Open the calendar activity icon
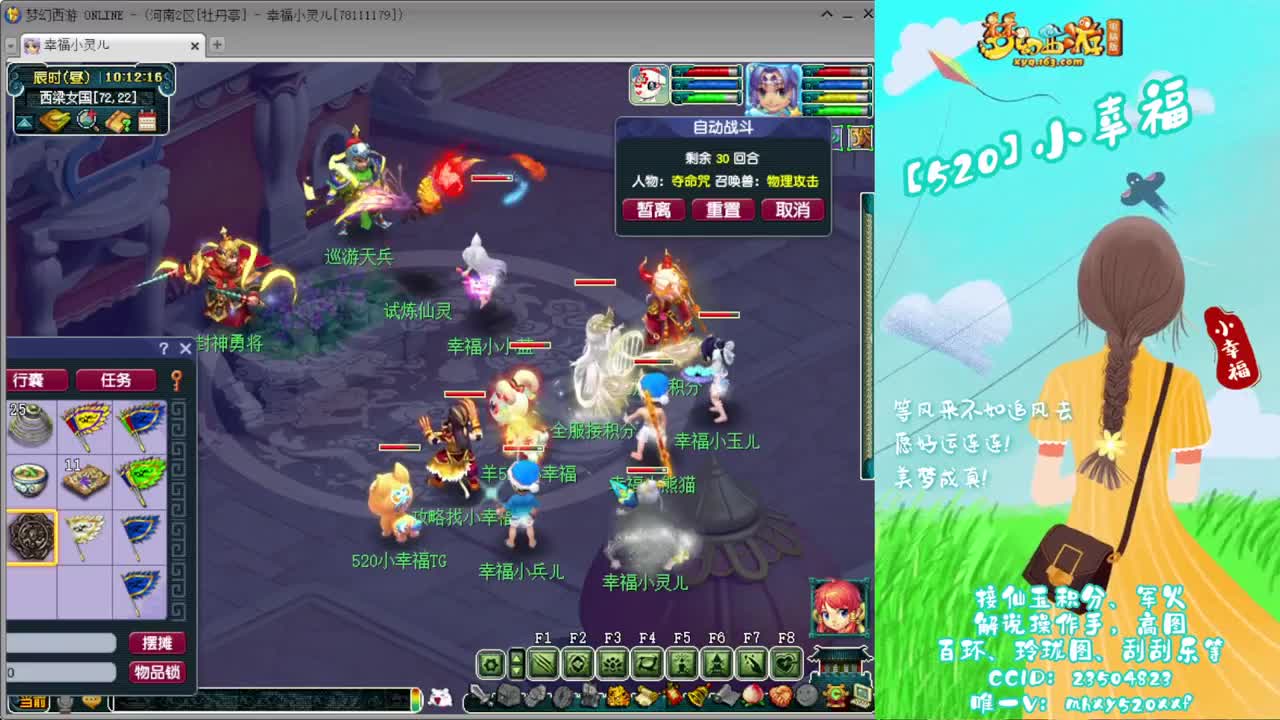The width and height of the screenshot is (1280, 720). click(x=147, y=120)
